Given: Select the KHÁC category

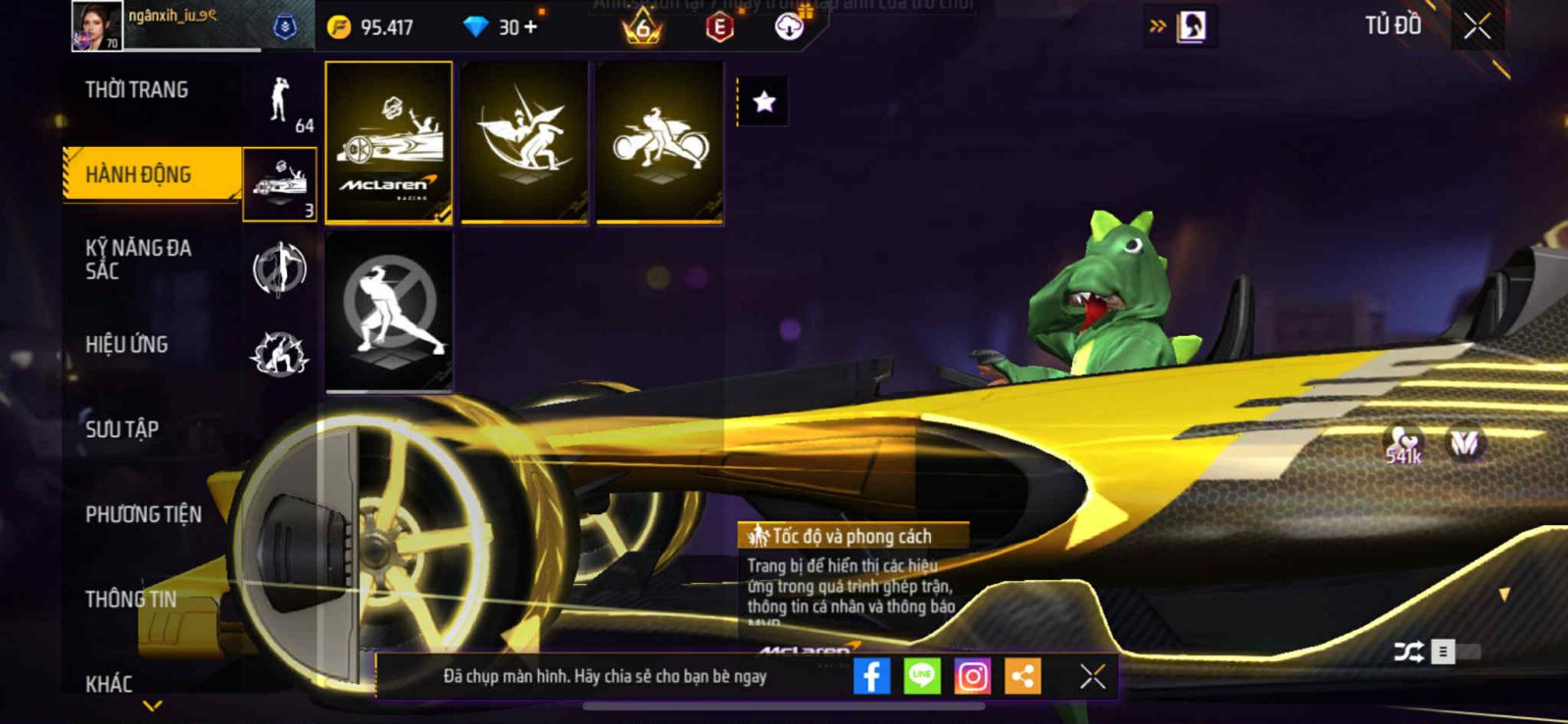Looking at the screenshot, I should click(109, 683).
